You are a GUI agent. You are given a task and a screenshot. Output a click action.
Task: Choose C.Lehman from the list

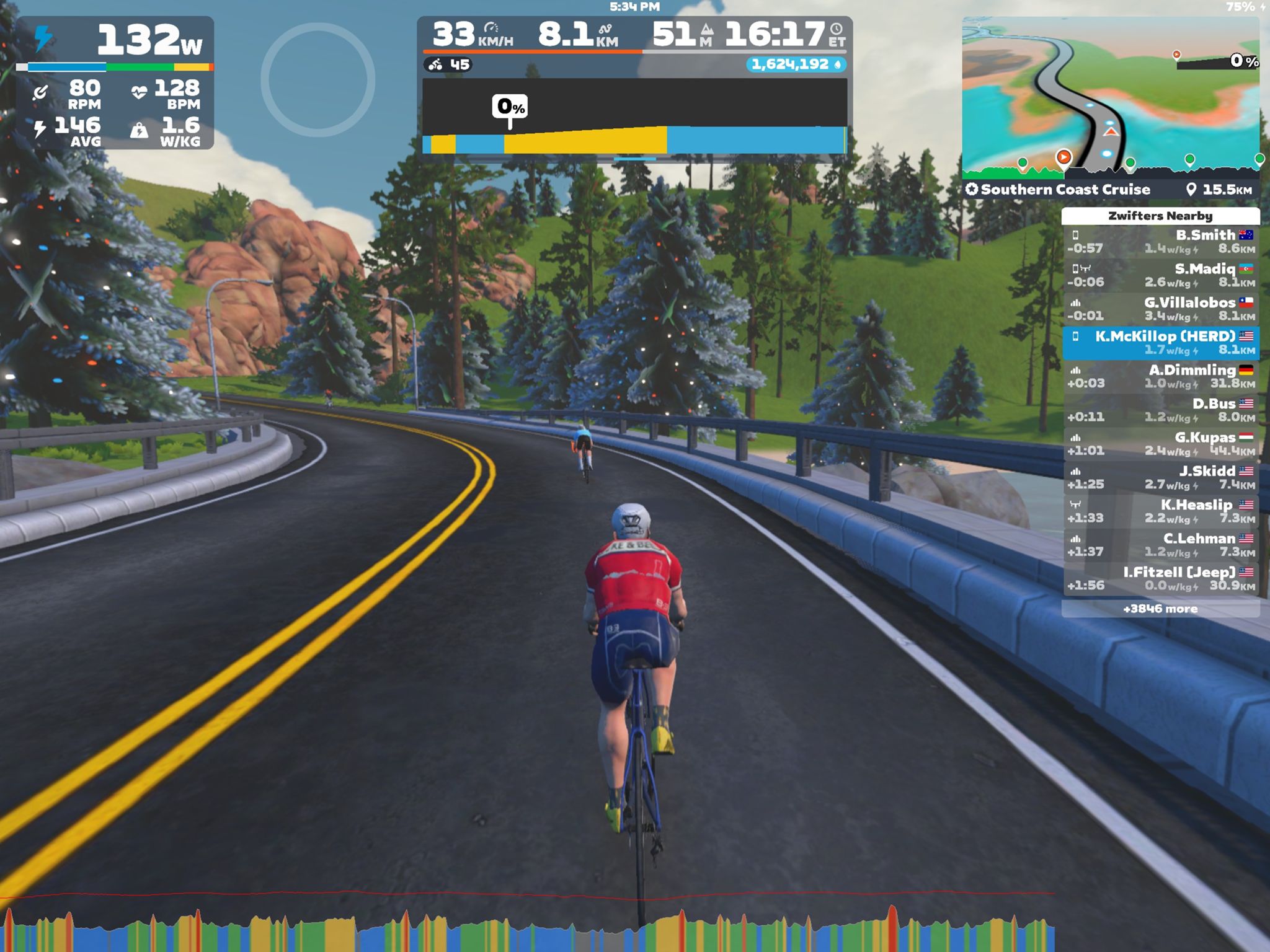pyautogui.click(x=1161, y=545)
